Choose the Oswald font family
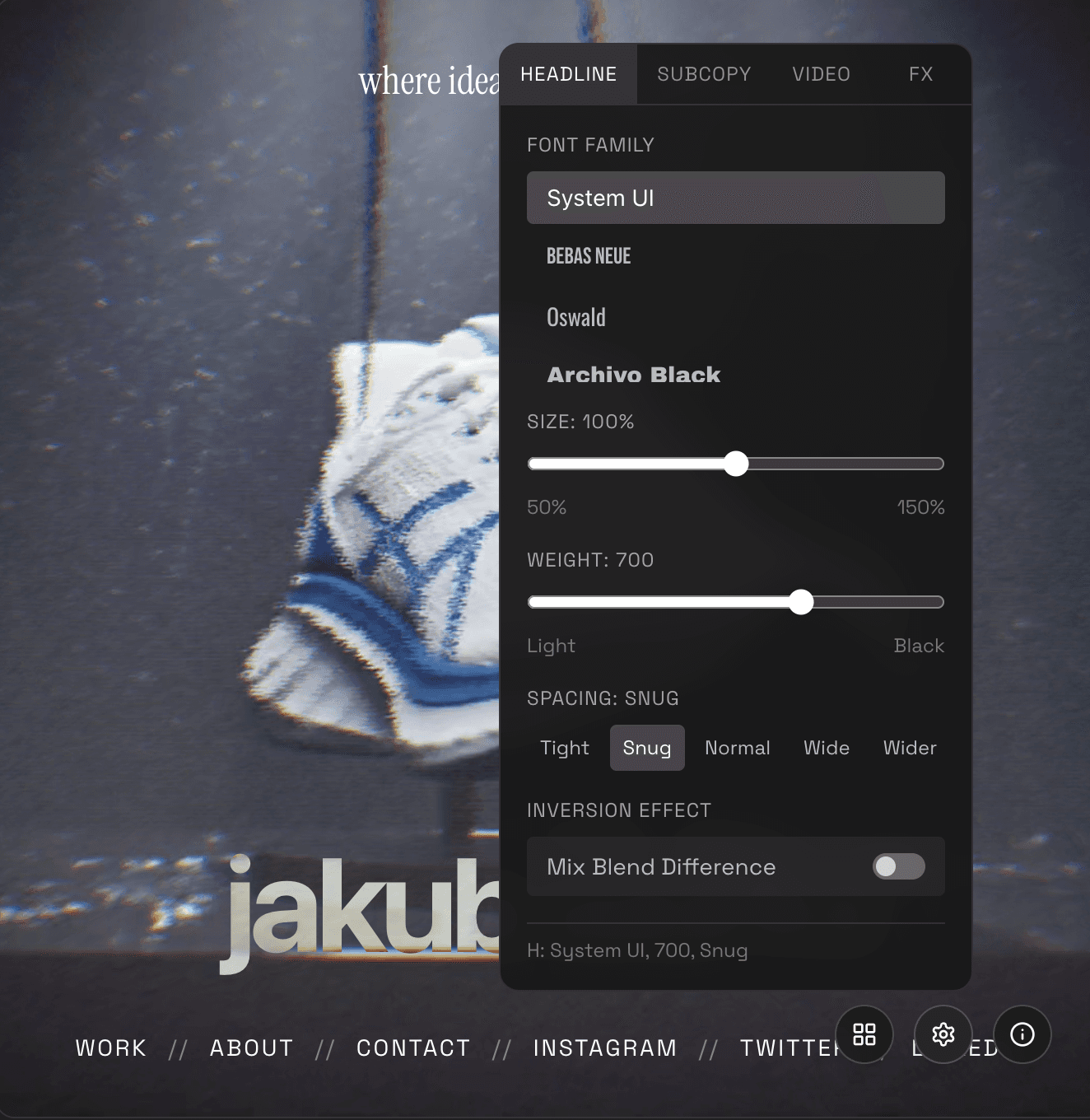Screen dimensions: 1090x1120 [x=576, y=317]
